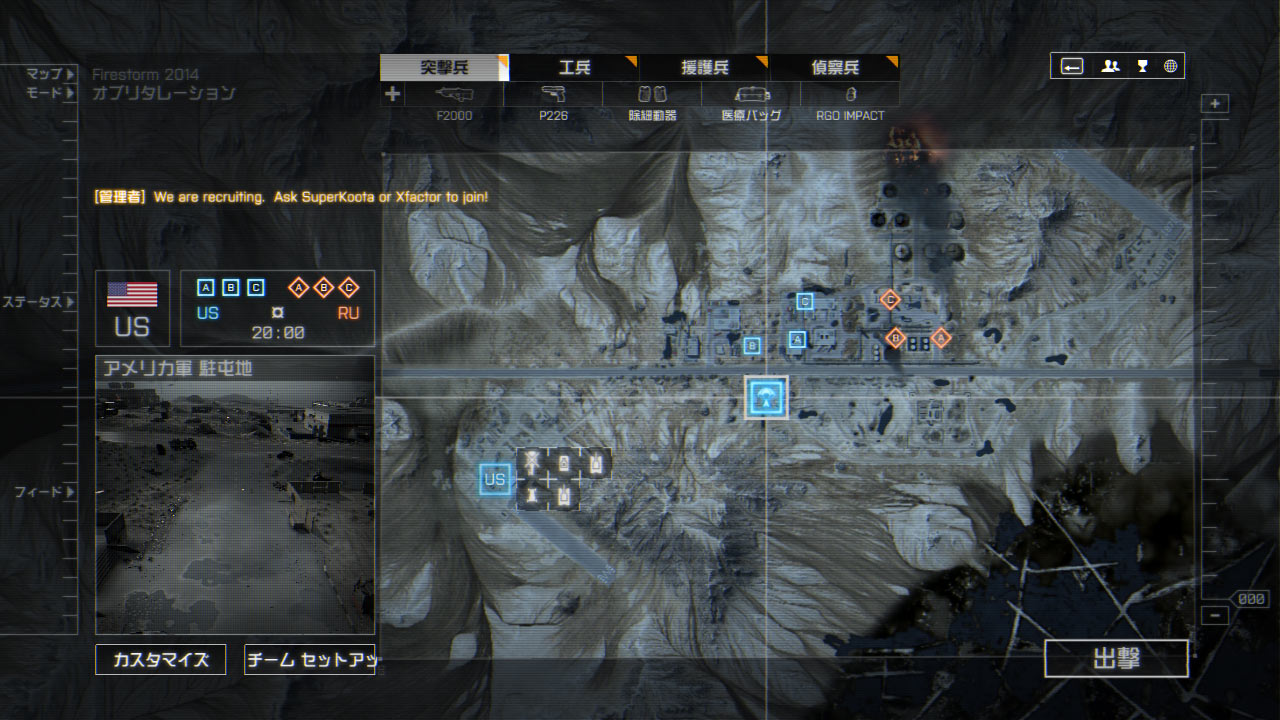Open the squad icon in top-right bar

pyautogui.click(x=1110, y=67)
